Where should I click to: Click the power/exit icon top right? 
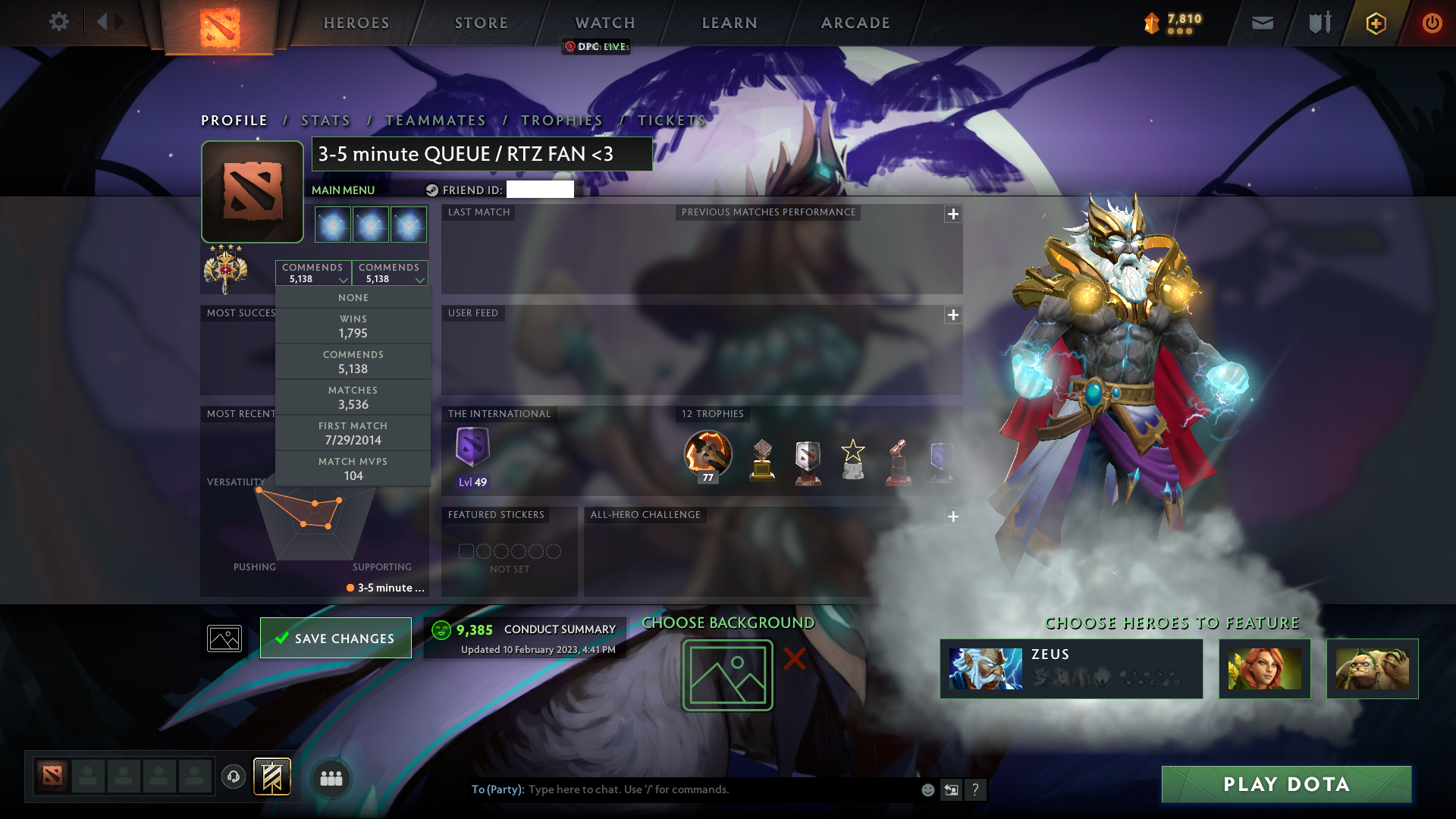[1432, 23]
